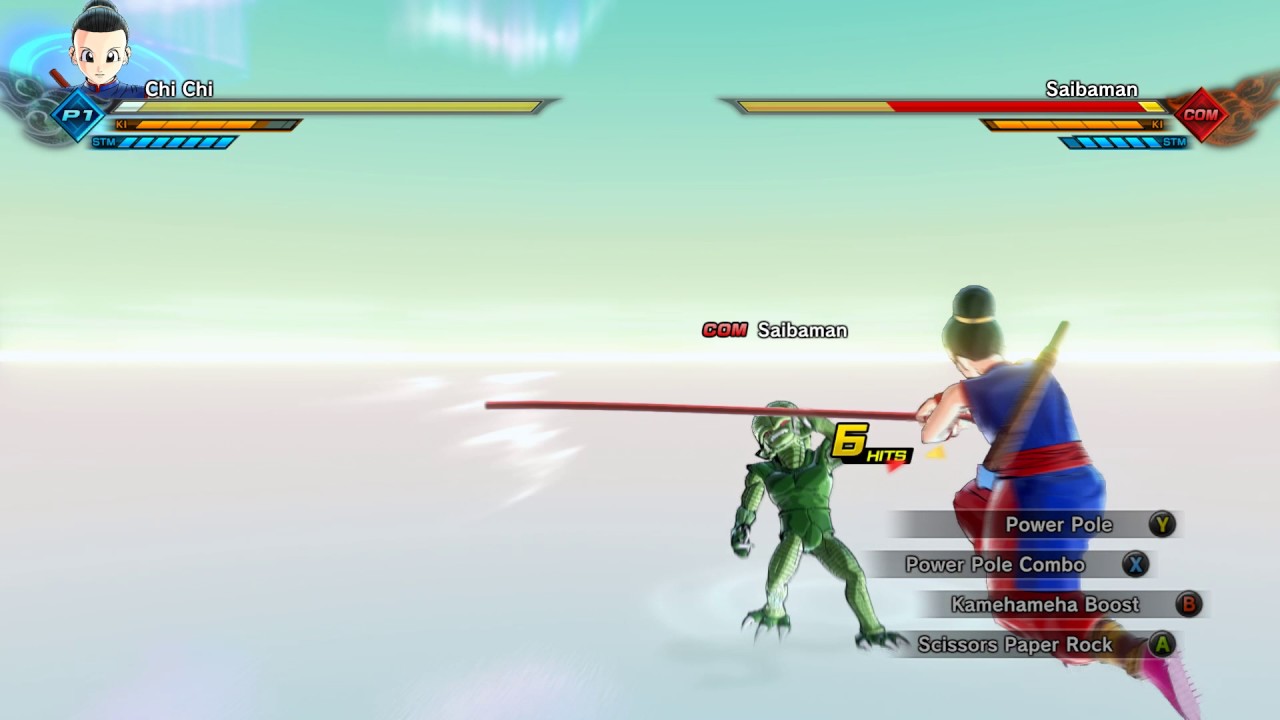Choose the Power Pole Combo skill
Image resolution: width=1280 pixels, height=720 pixels.
coord(994,564)
